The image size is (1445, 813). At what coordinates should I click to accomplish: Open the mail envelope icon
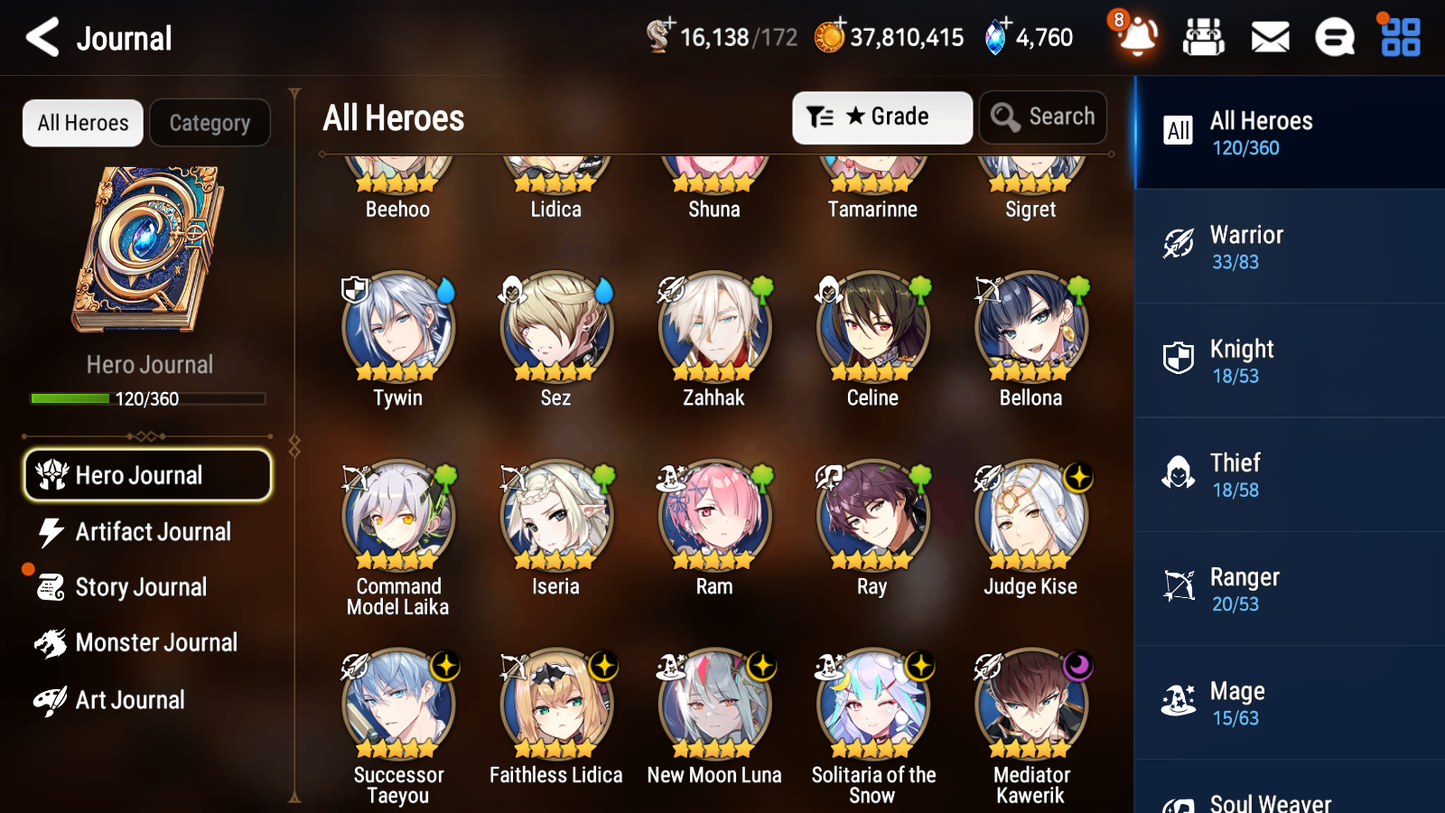click(x=1269, y=36)
